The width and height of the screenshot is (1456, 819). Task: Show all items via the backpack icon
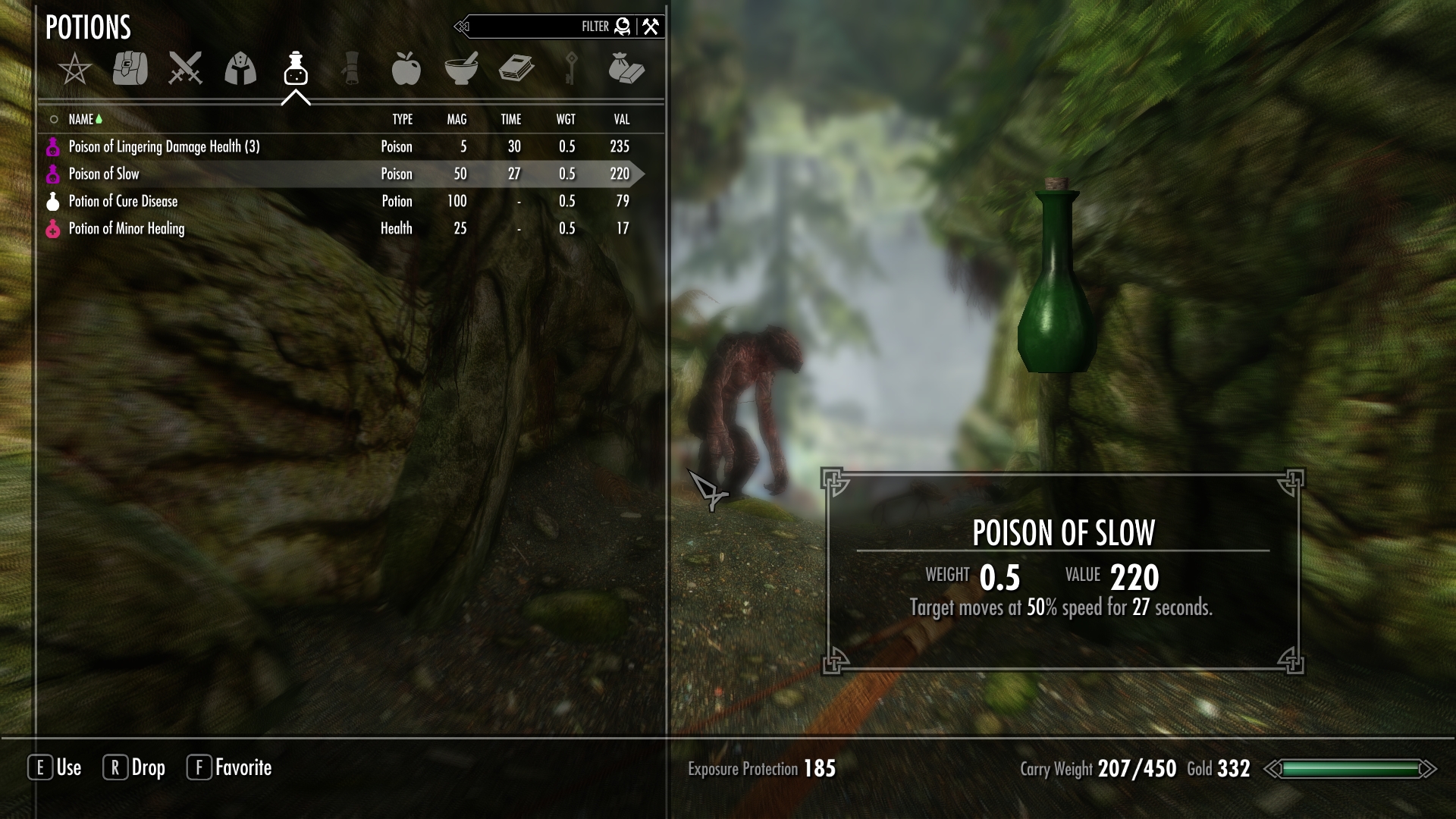coord(130,69)
